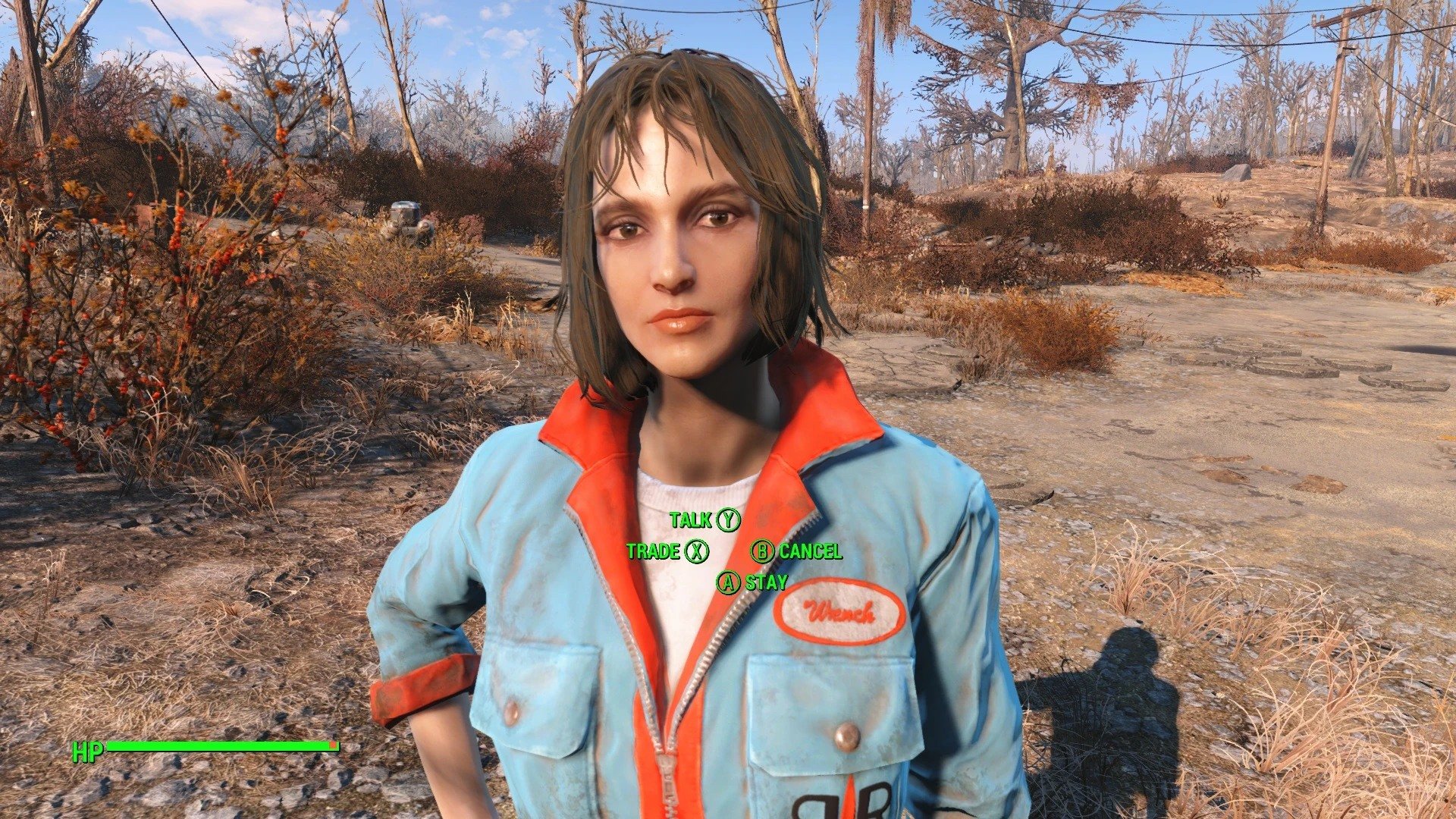
Task: Choose the Talk companion option
Action: [x=704, y=520]
